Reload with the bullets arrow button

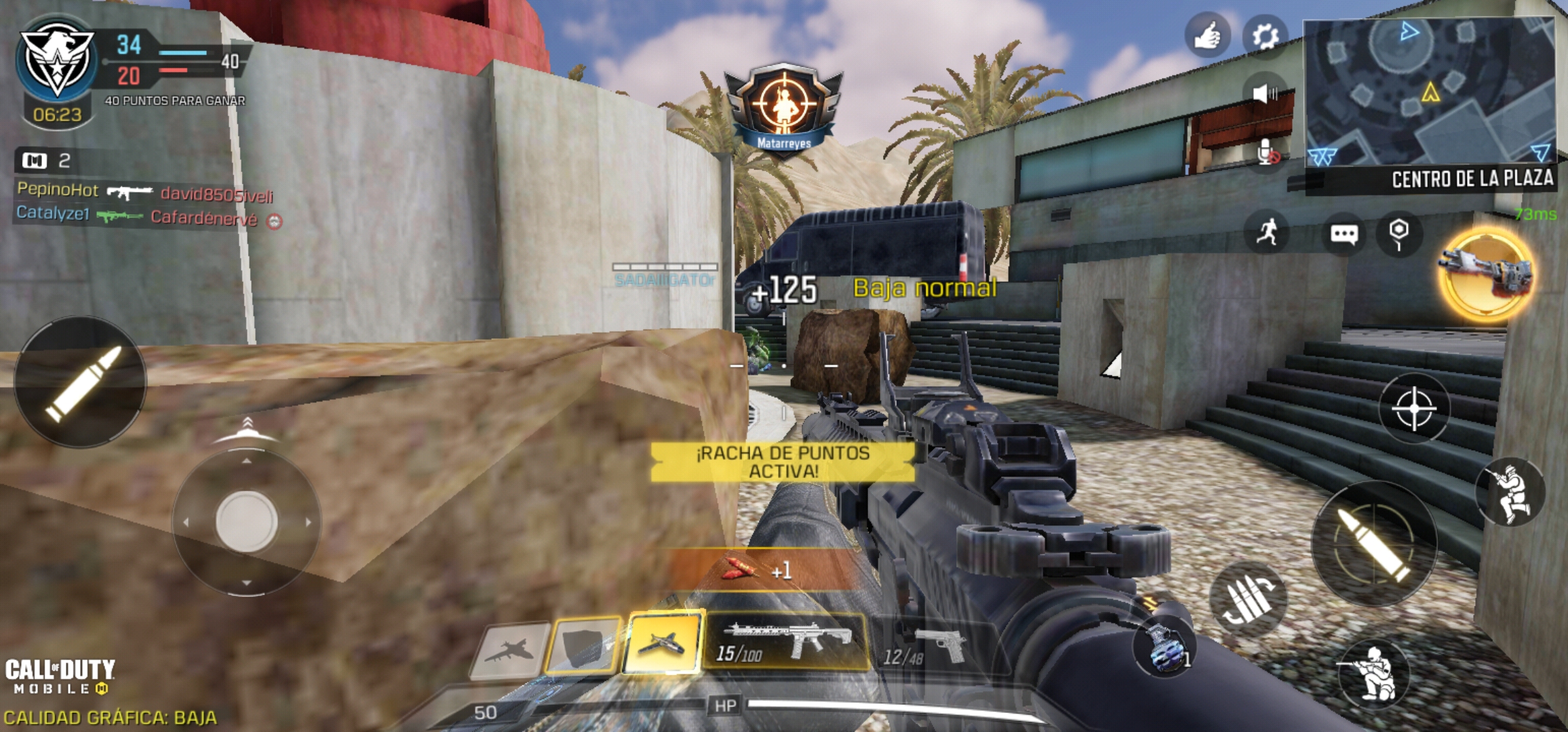(x=1248, y=599)
